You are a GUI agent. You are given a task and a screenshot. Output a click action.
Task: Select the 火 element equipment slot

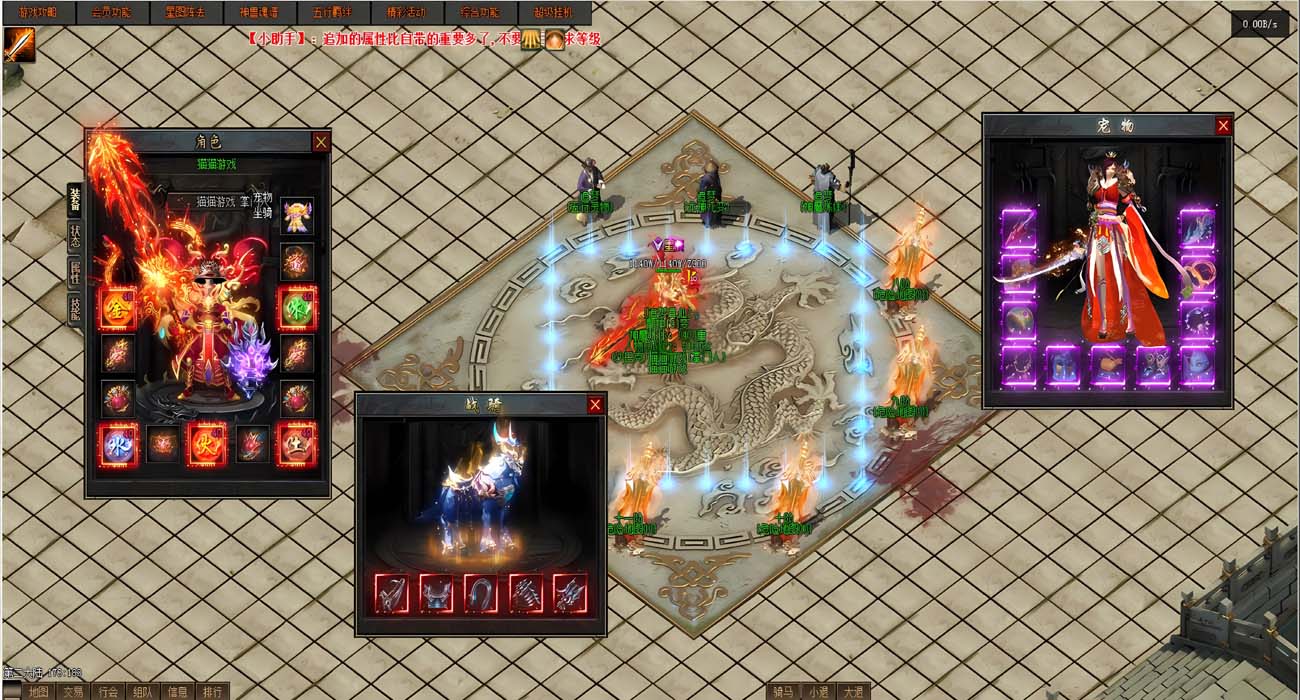click(x=207, y=444)
